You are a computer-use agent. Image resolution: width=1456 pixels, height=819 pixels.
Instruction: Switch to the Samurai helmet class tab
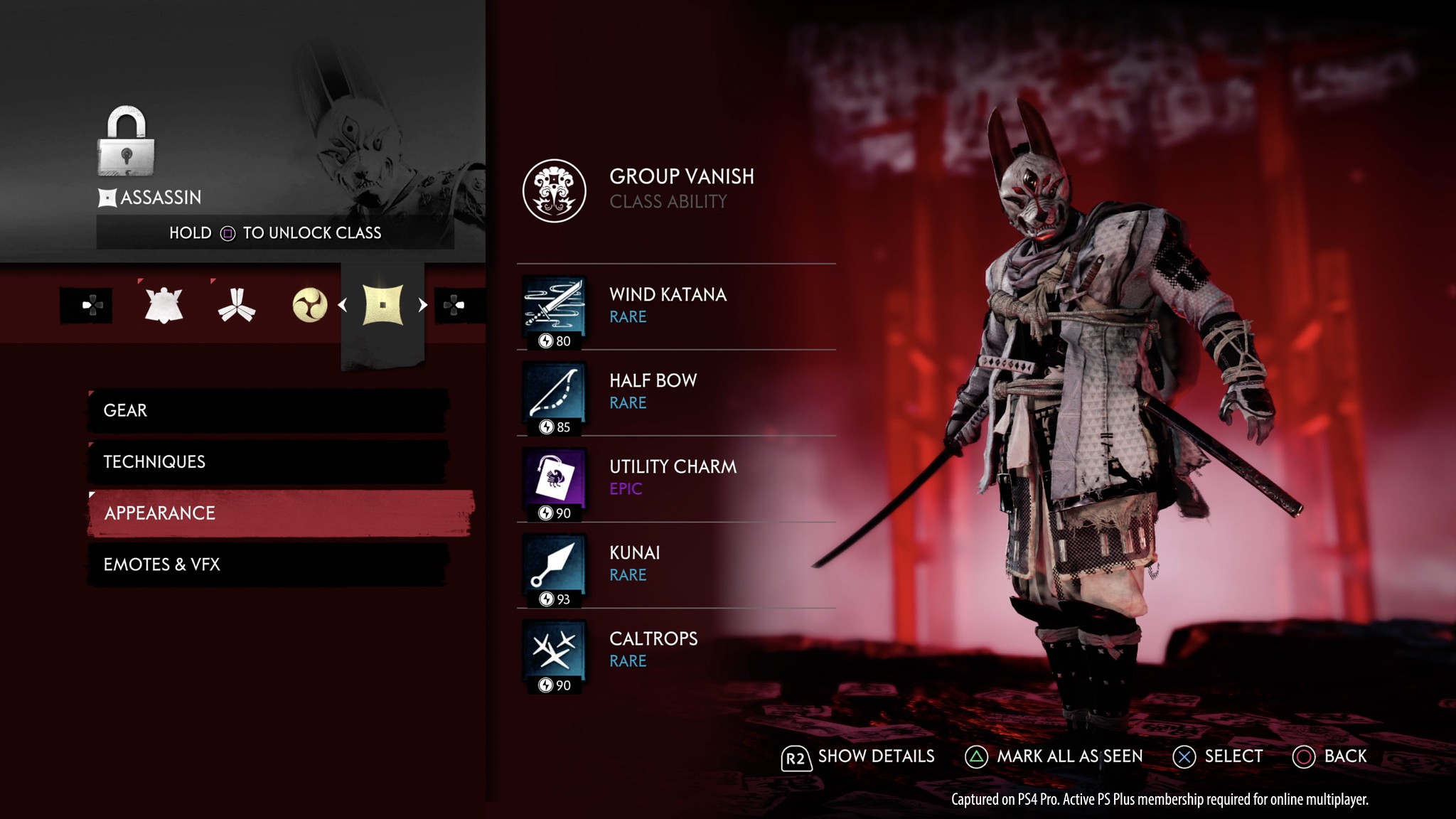[164, 306]
